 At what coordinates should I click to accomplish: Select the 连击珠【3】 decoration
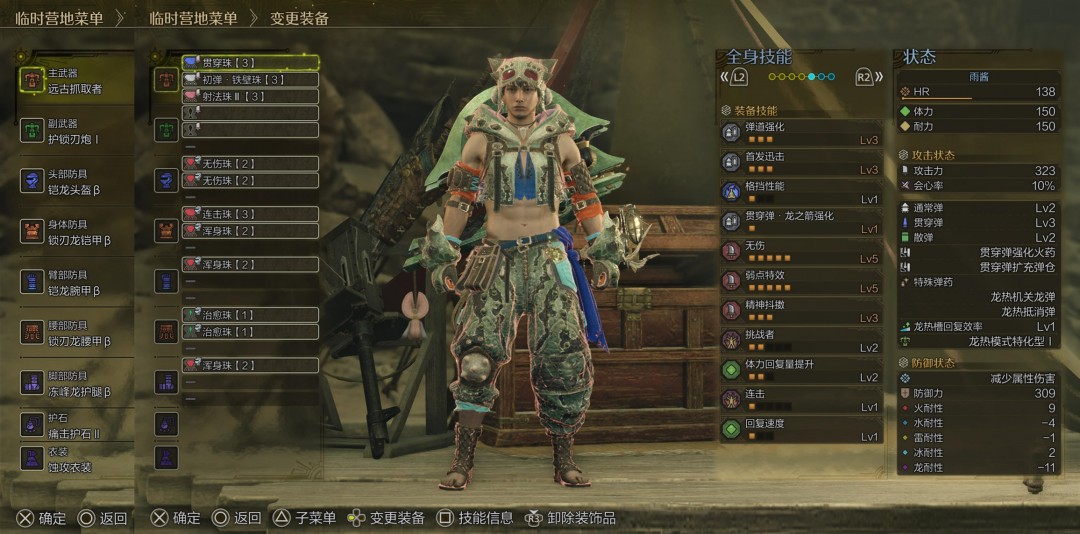tap(250, 214)
